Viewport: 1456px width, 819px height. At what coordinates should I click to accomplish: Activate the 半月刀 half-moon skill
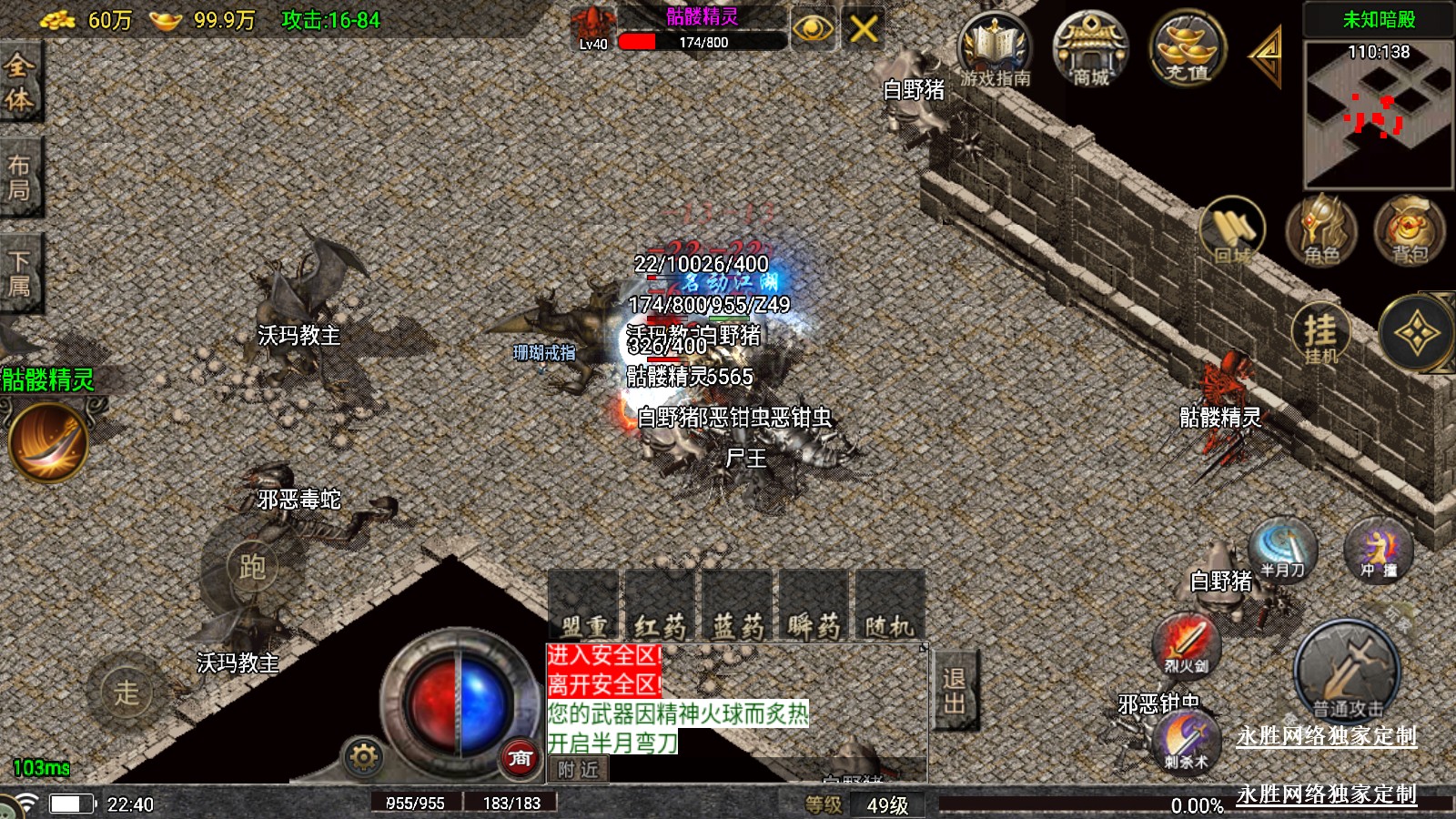click(x=1283, y=550)
